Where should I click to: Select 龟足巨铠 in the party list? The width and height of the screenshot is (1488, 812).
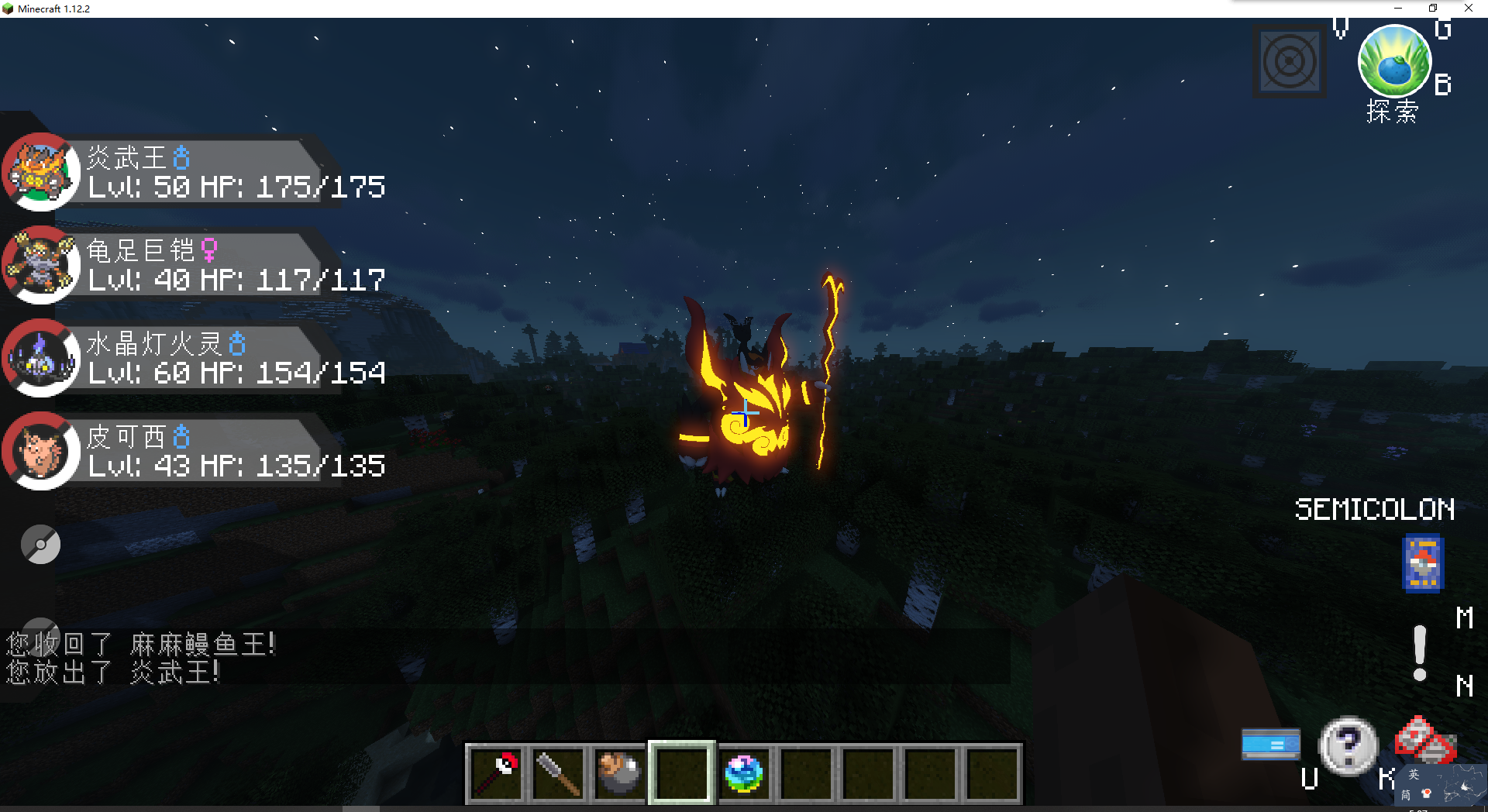194,265
